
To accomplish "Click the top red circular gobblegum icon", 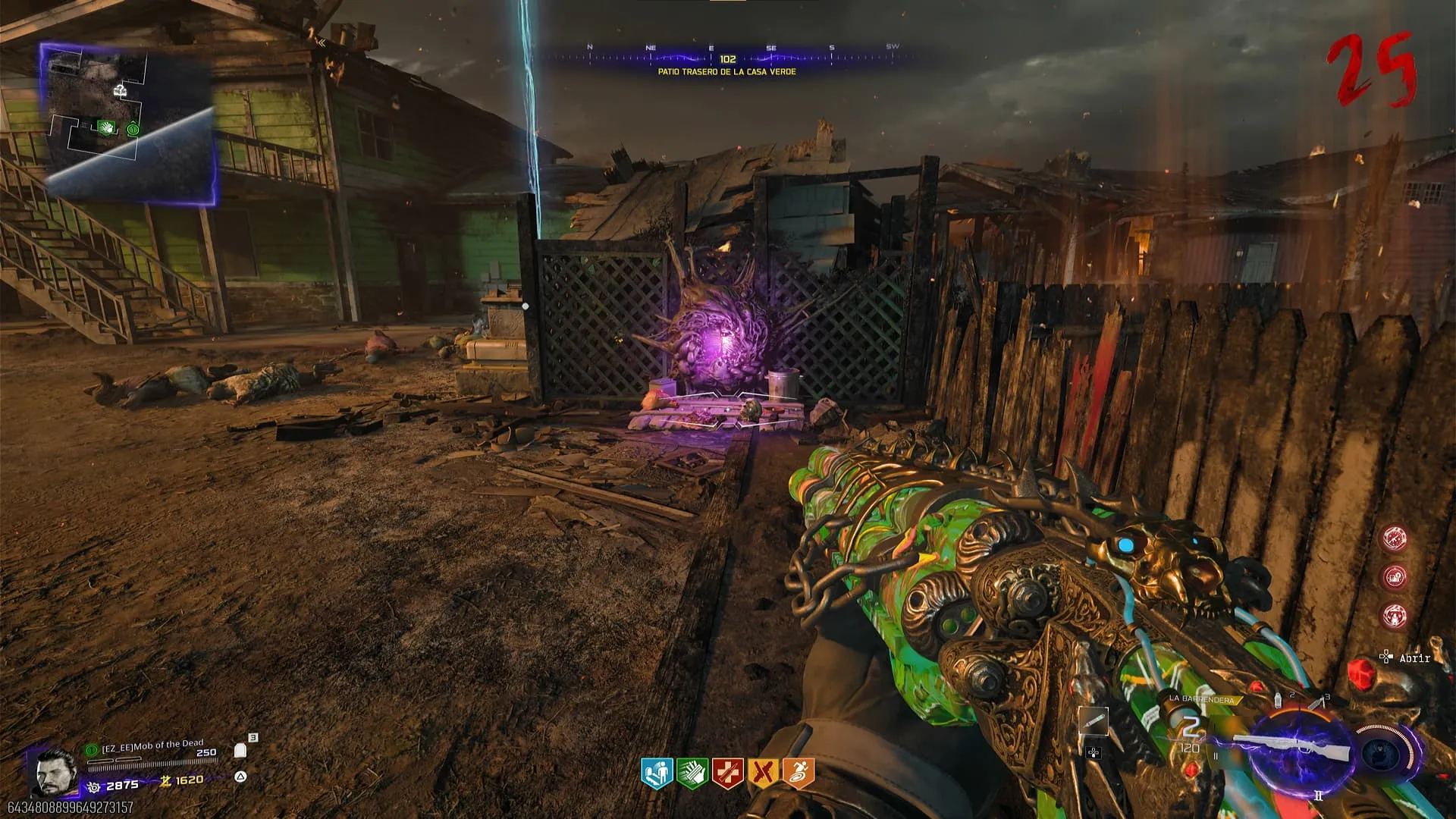I will click(x=1394, y=538).
